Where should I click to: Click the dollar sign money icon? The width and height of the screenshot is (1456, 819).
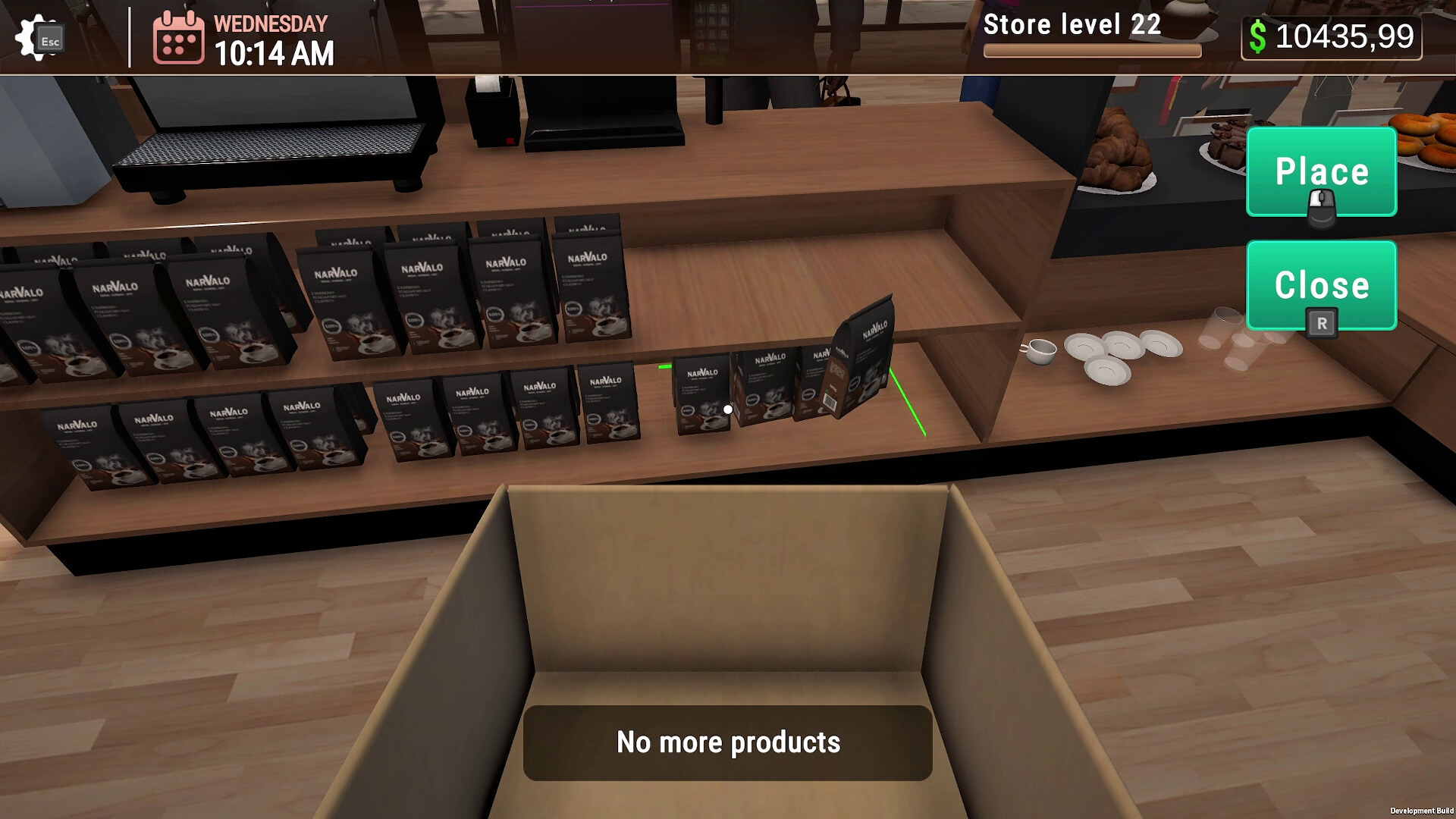point(1259,35)
